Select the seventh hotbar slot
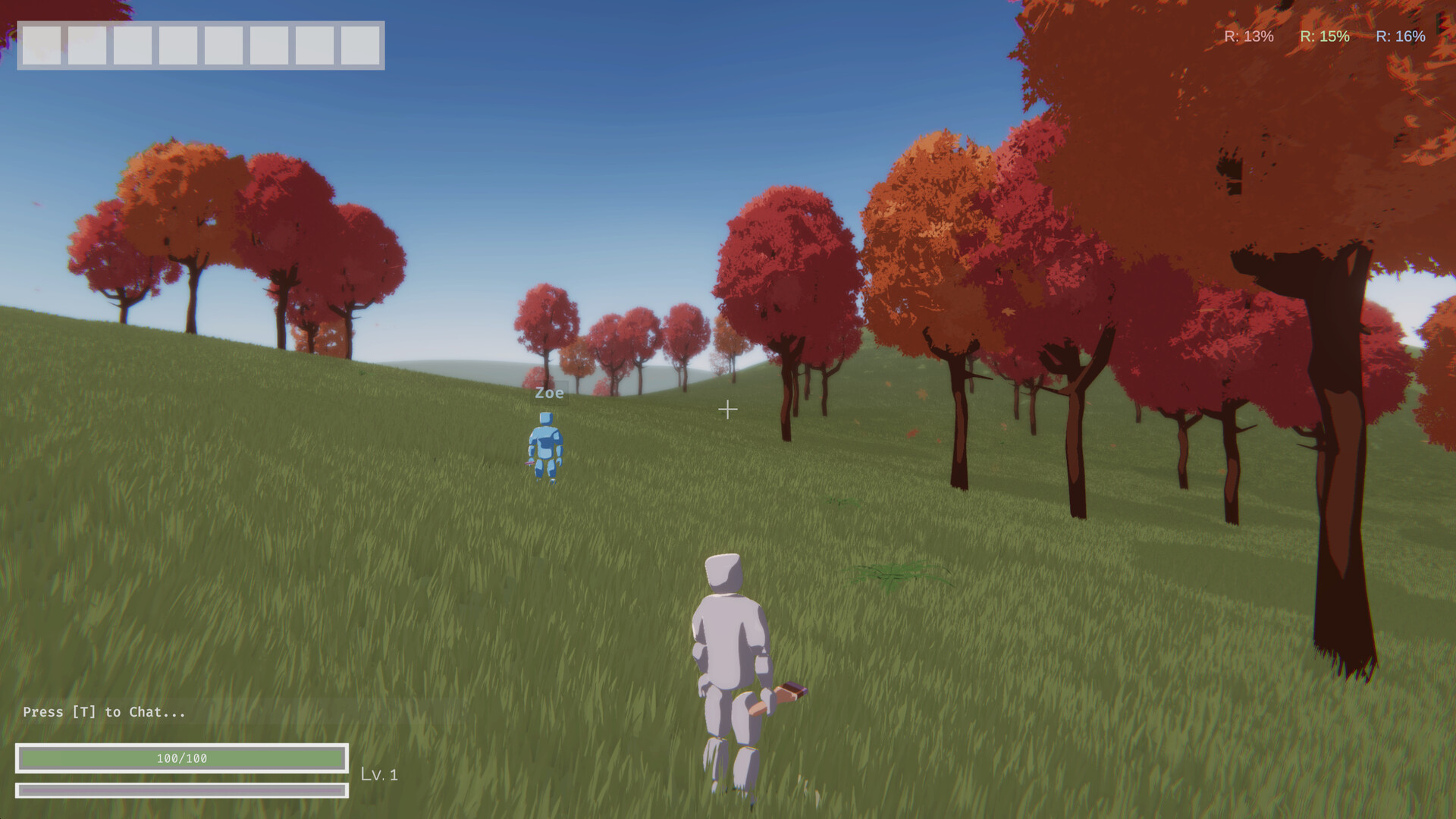Screen dimensions: 1456x819 tap(316, 47)
